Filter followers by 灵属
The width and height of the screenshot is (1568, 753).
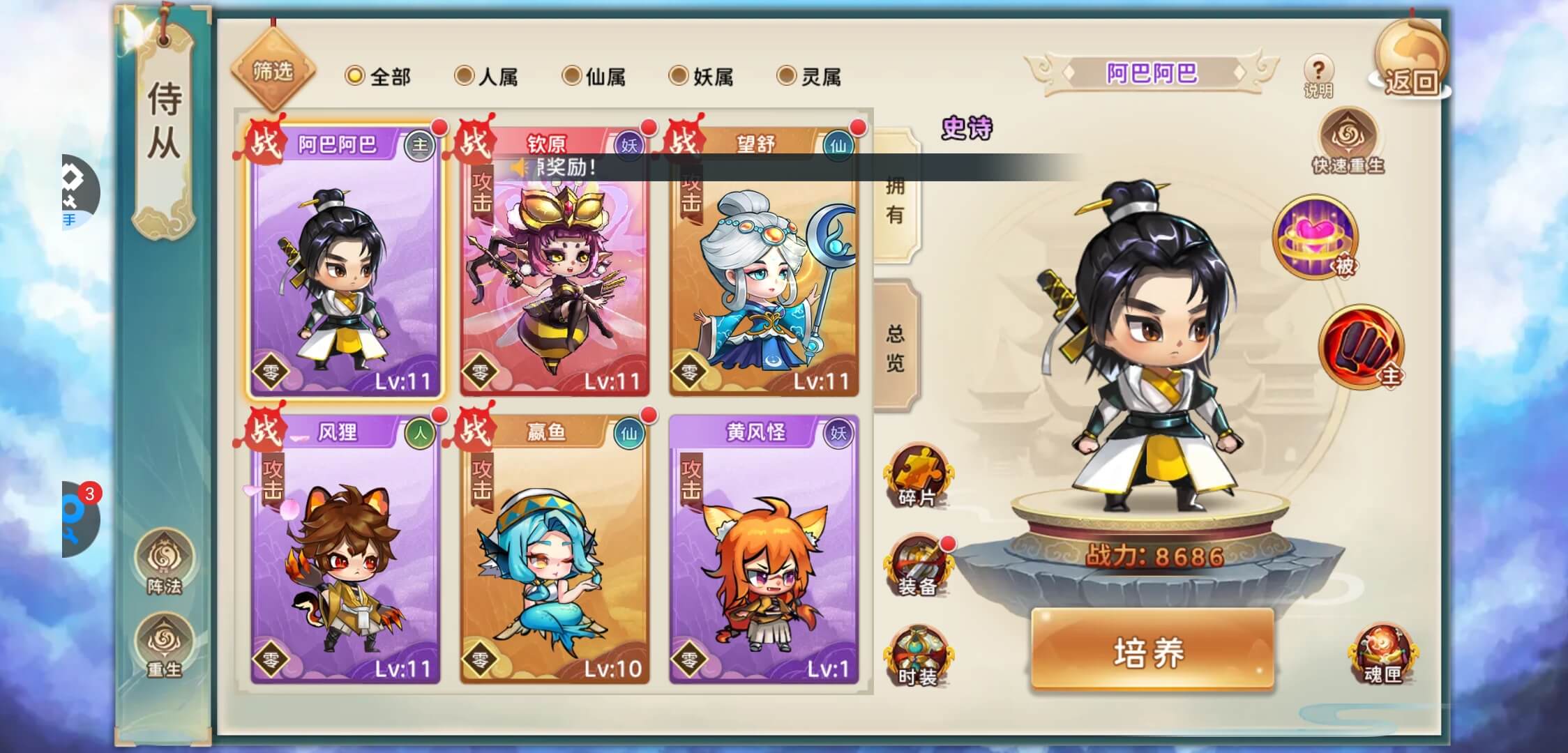pos(809,76)
